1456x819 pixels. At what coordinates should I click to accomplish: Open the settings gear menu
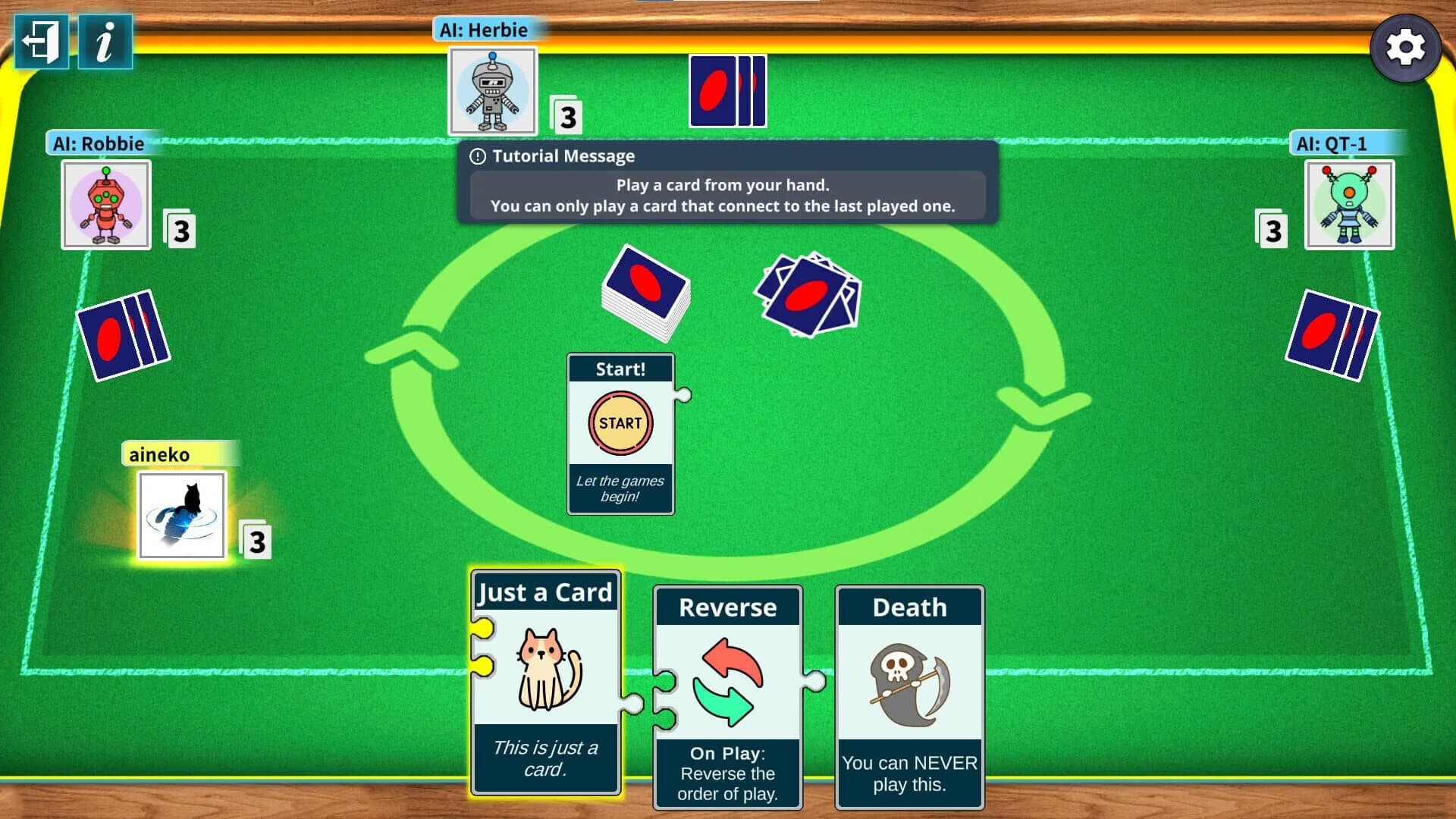pyautogui.click(x=1407, y=48)
